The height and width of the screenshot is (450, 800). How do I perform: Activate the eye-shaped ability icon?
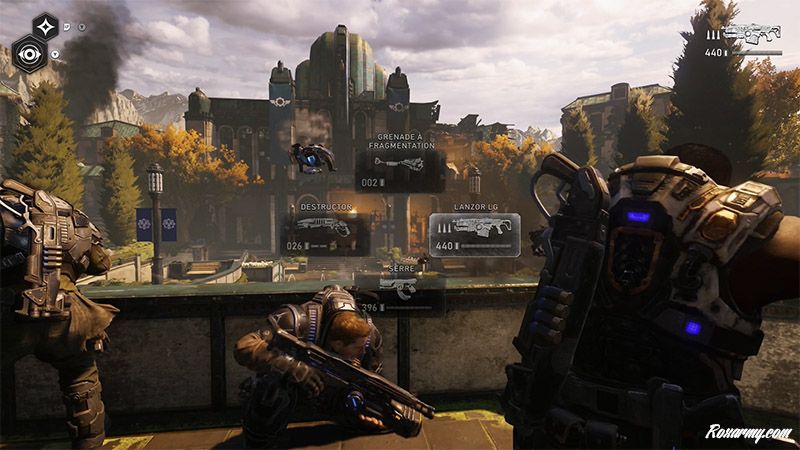pos(30,54)
